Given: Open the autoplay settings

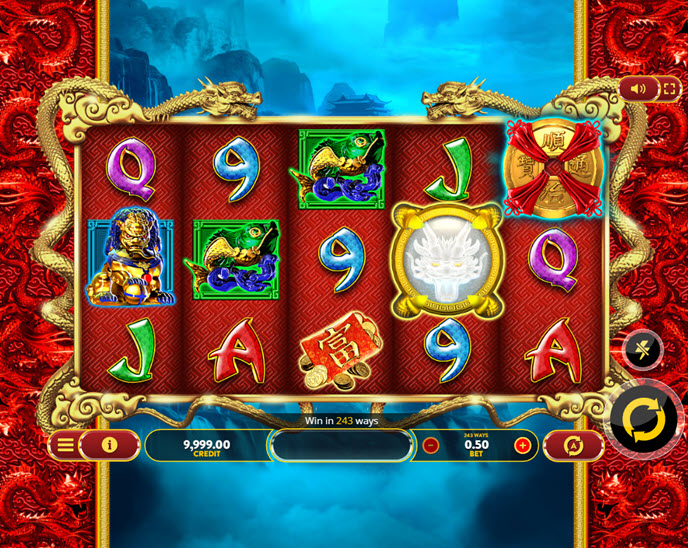Looking at the screenshot, I should pyautogui.click(x=574, y=446).
